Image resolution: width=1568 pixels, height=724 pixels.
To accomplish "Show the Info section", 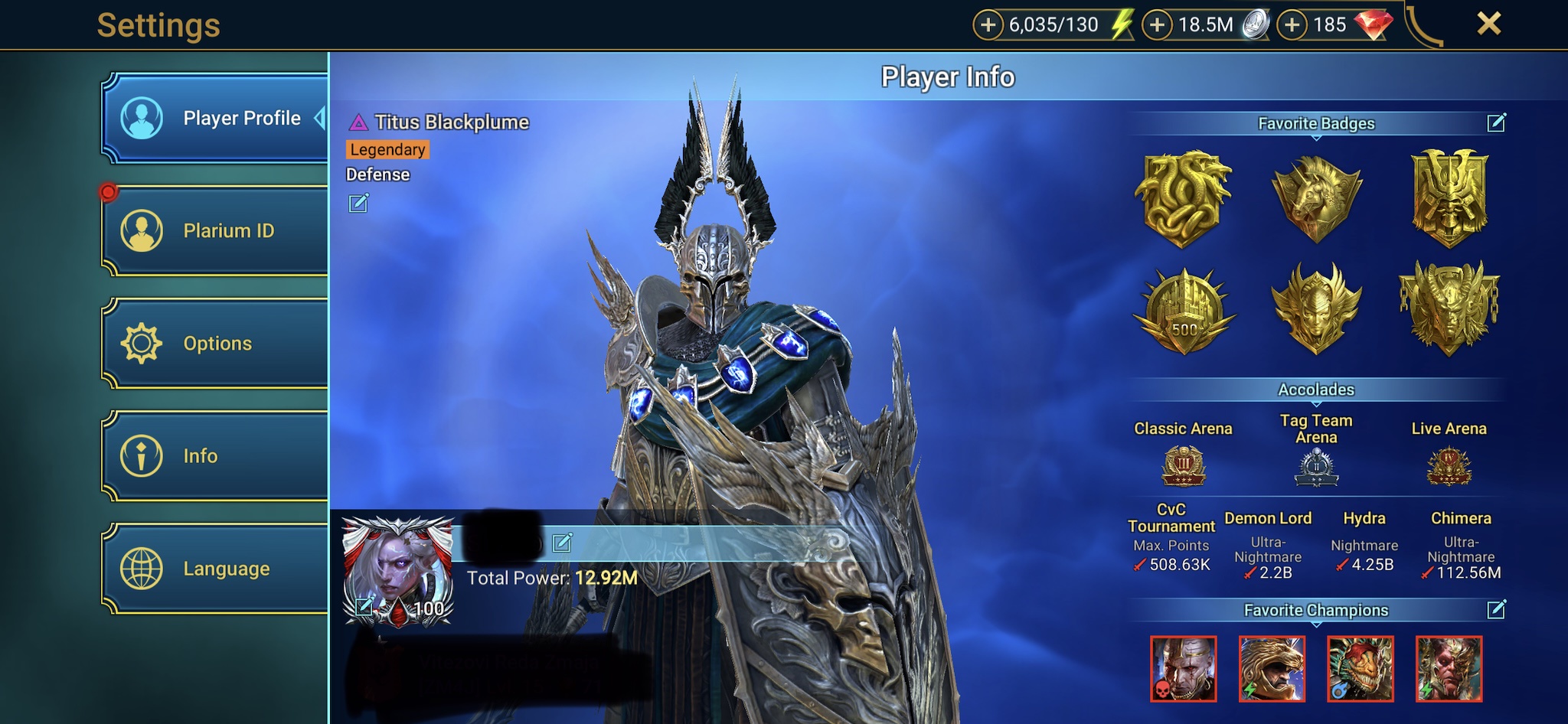I will click(x=216, y=456).
